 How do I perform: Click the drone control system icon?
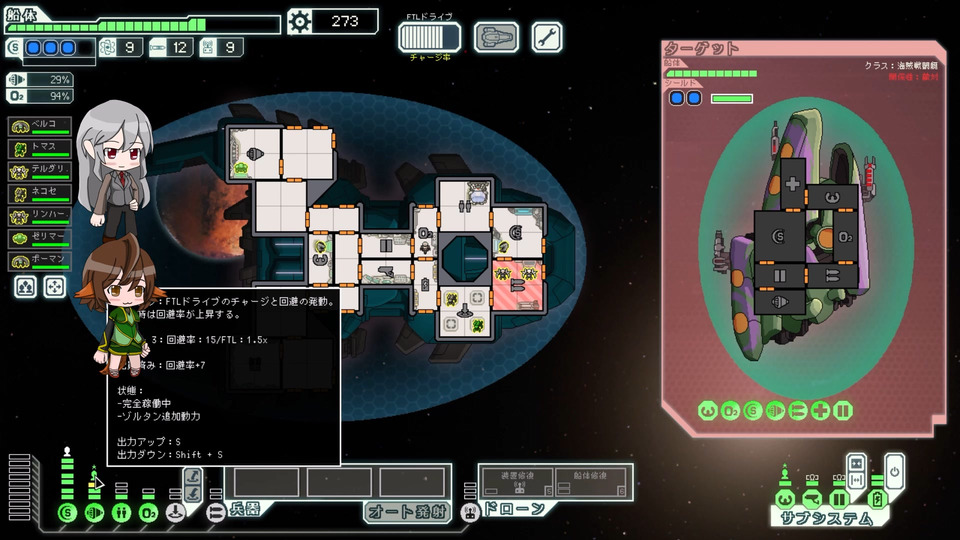click(469, 512)
